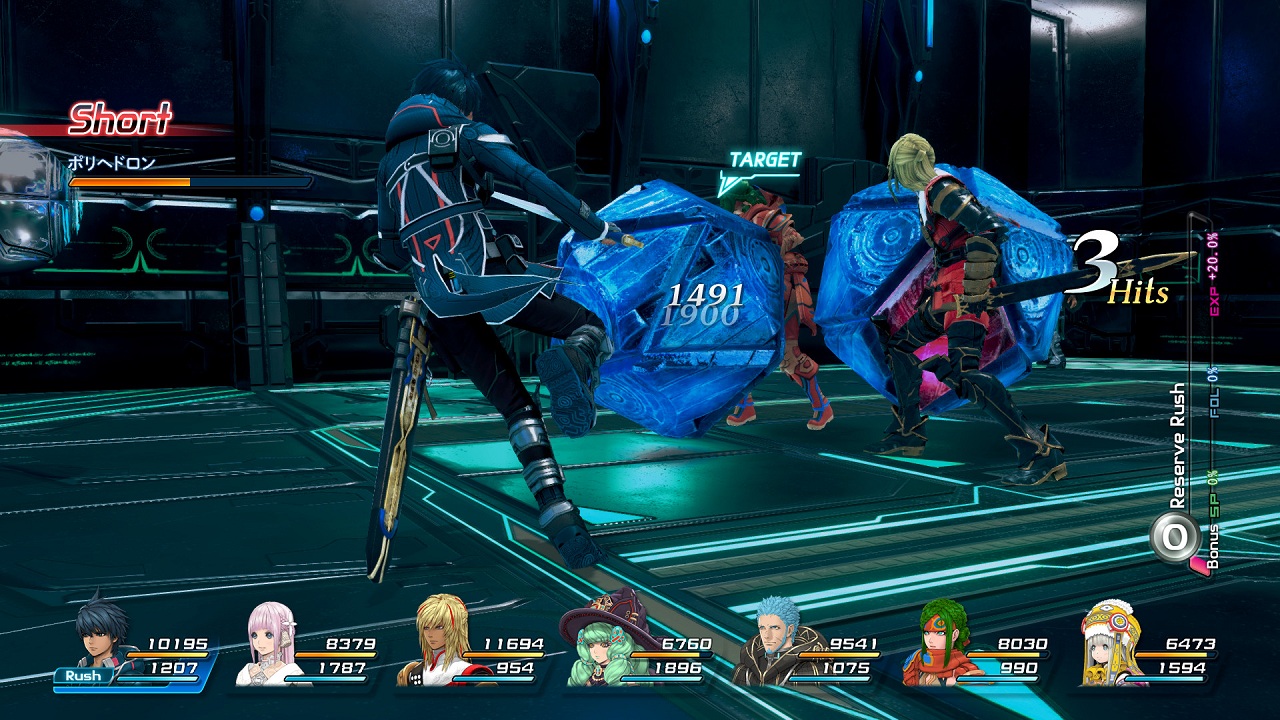
Task: Select the white-hooded girl party portrait
Action: point(1110,643)
